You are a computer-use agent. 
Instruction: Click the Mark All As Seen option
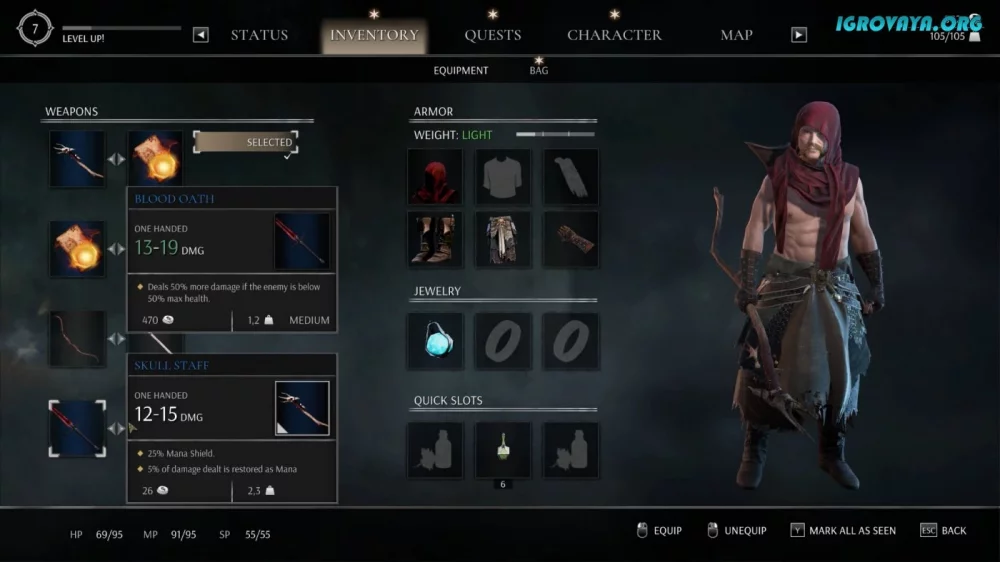(843, 531)
